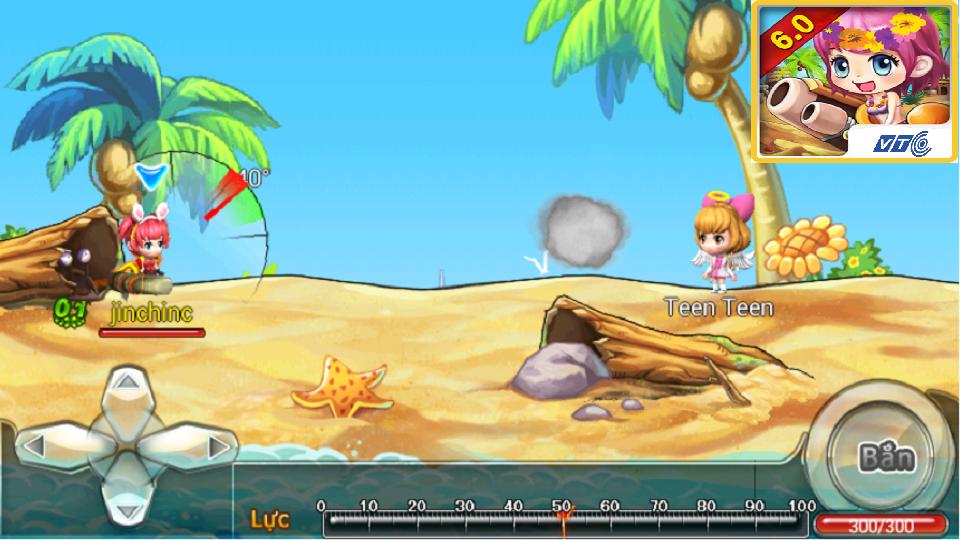Set power on the Lực force gauge
960x540 pixels.
pyautogui.click(x=564, y=518)
